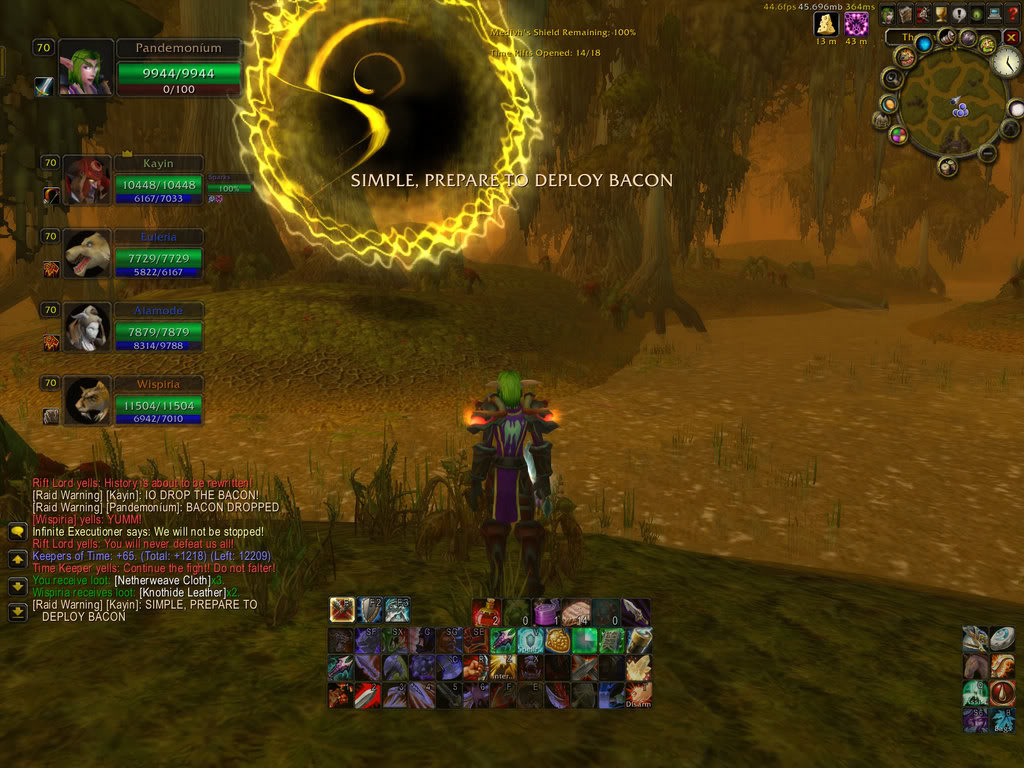Open the red question mark help button
Image resolution: width=1024 pixels, height=768 pixels.
point(1012,15)
